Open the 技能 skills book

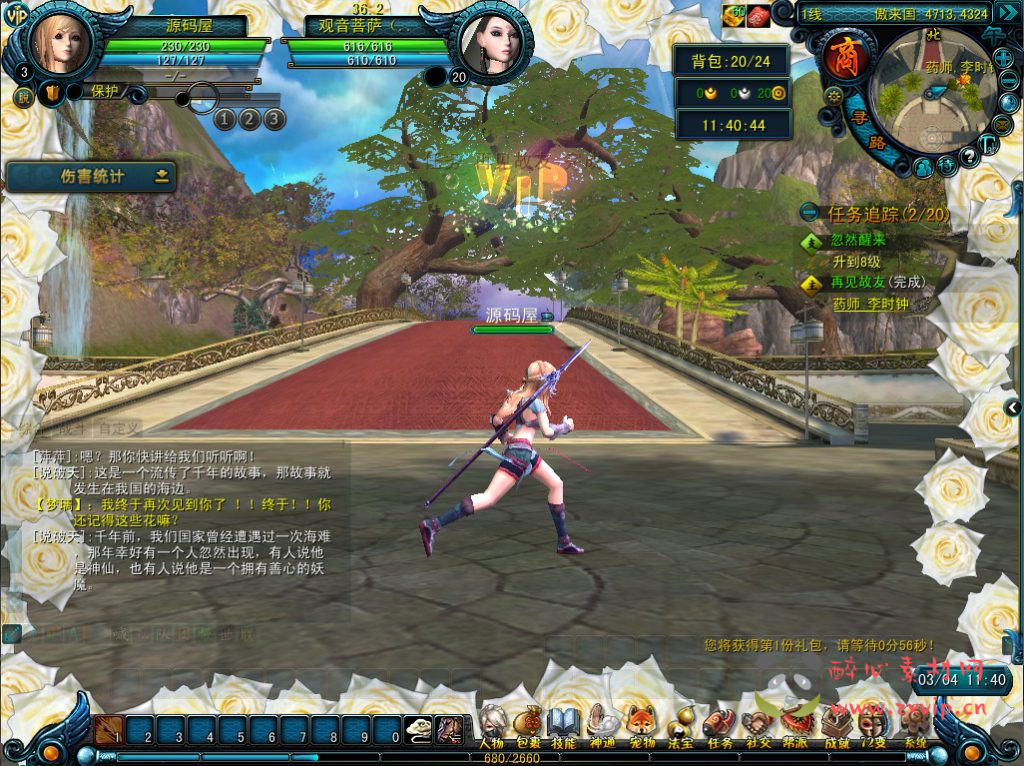click(x=563, y=724)
